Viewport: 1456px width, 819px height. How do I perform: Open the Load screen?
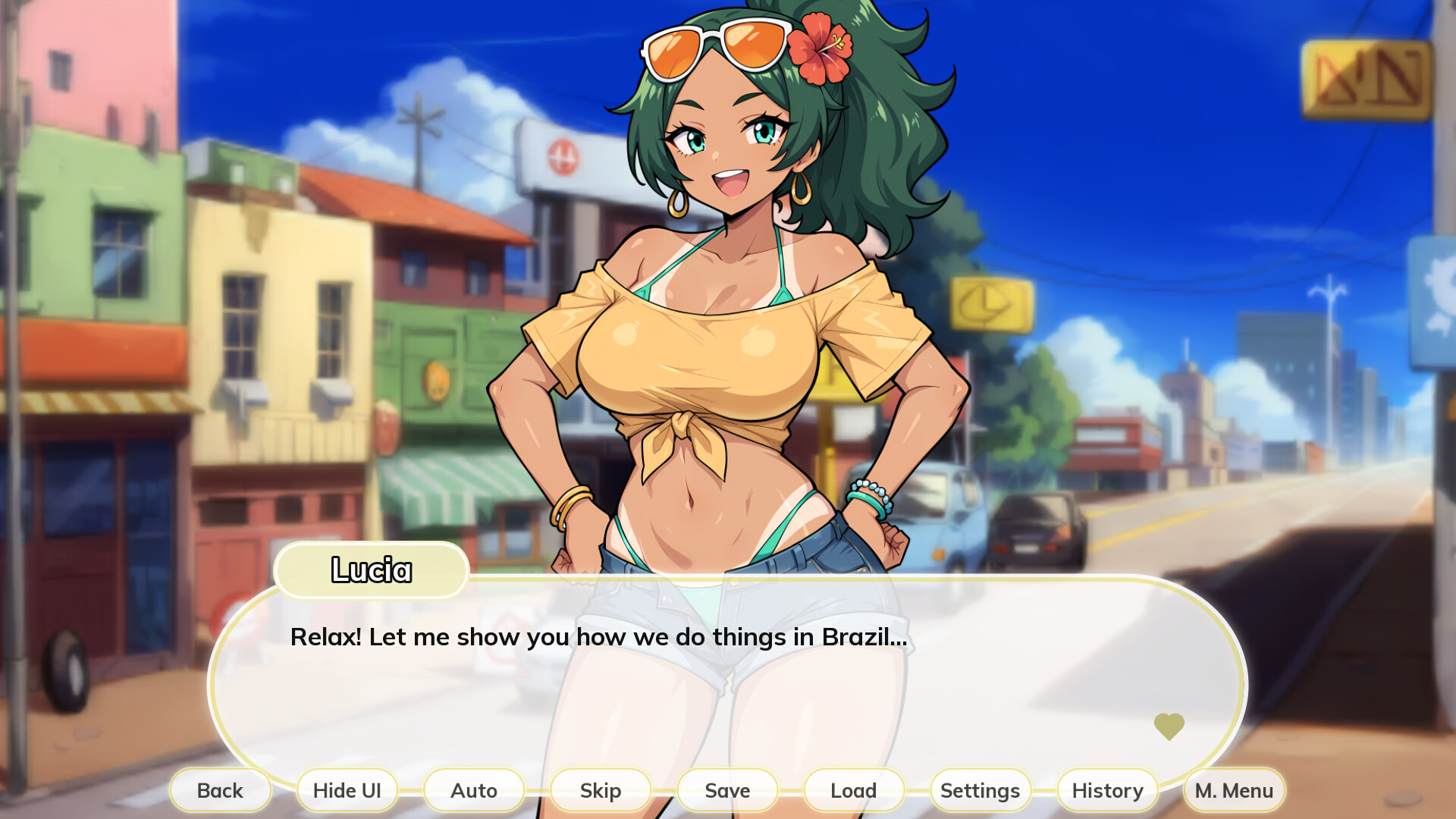(853, 790)
